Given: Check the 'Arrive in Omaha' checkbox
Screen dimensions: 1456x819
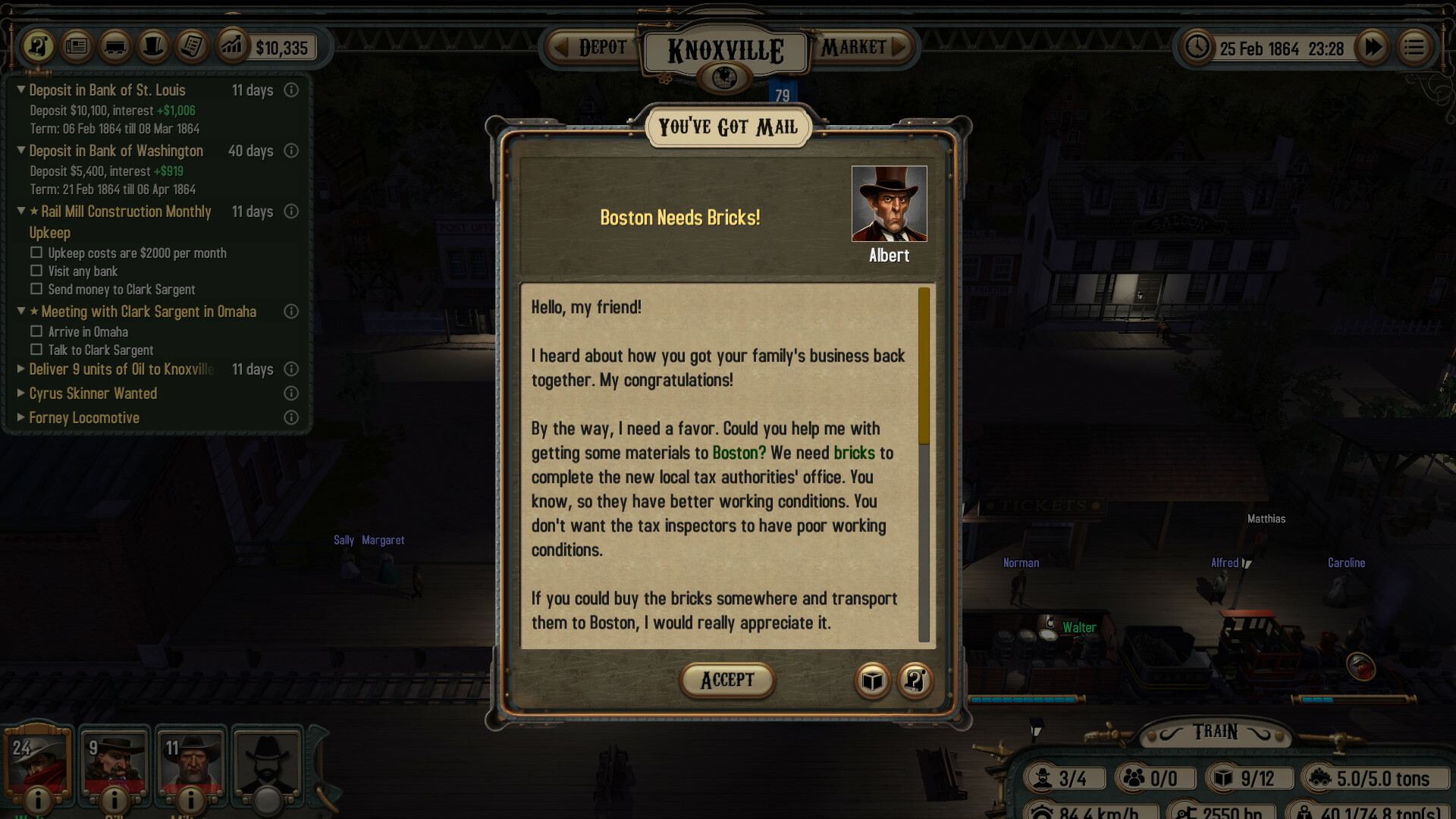Looking at the screenshot, I should click(36, 331).
